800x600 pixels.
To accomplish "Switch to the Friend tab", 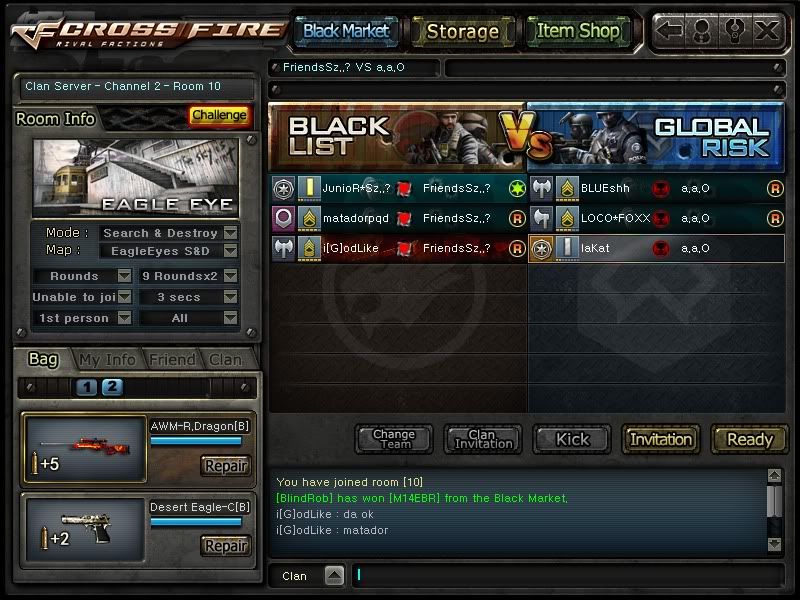I will [x=171, y=360].
